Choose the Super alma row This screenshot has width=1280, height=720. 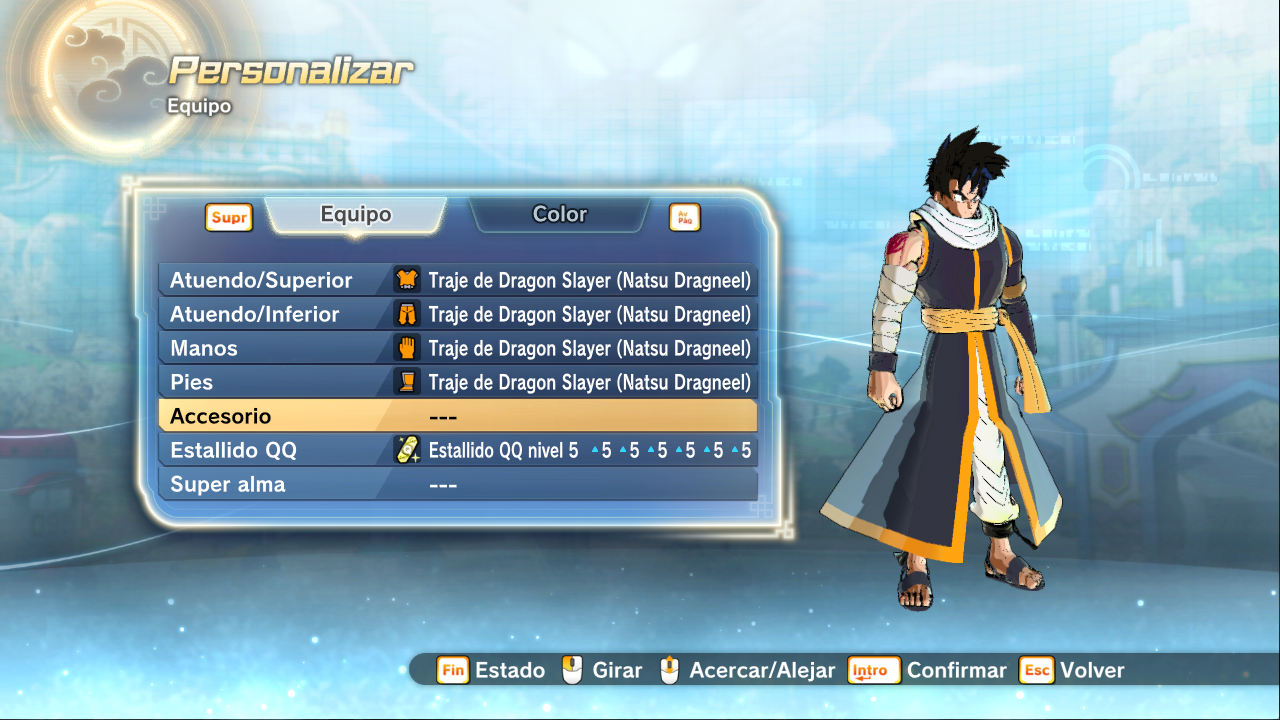458,485
